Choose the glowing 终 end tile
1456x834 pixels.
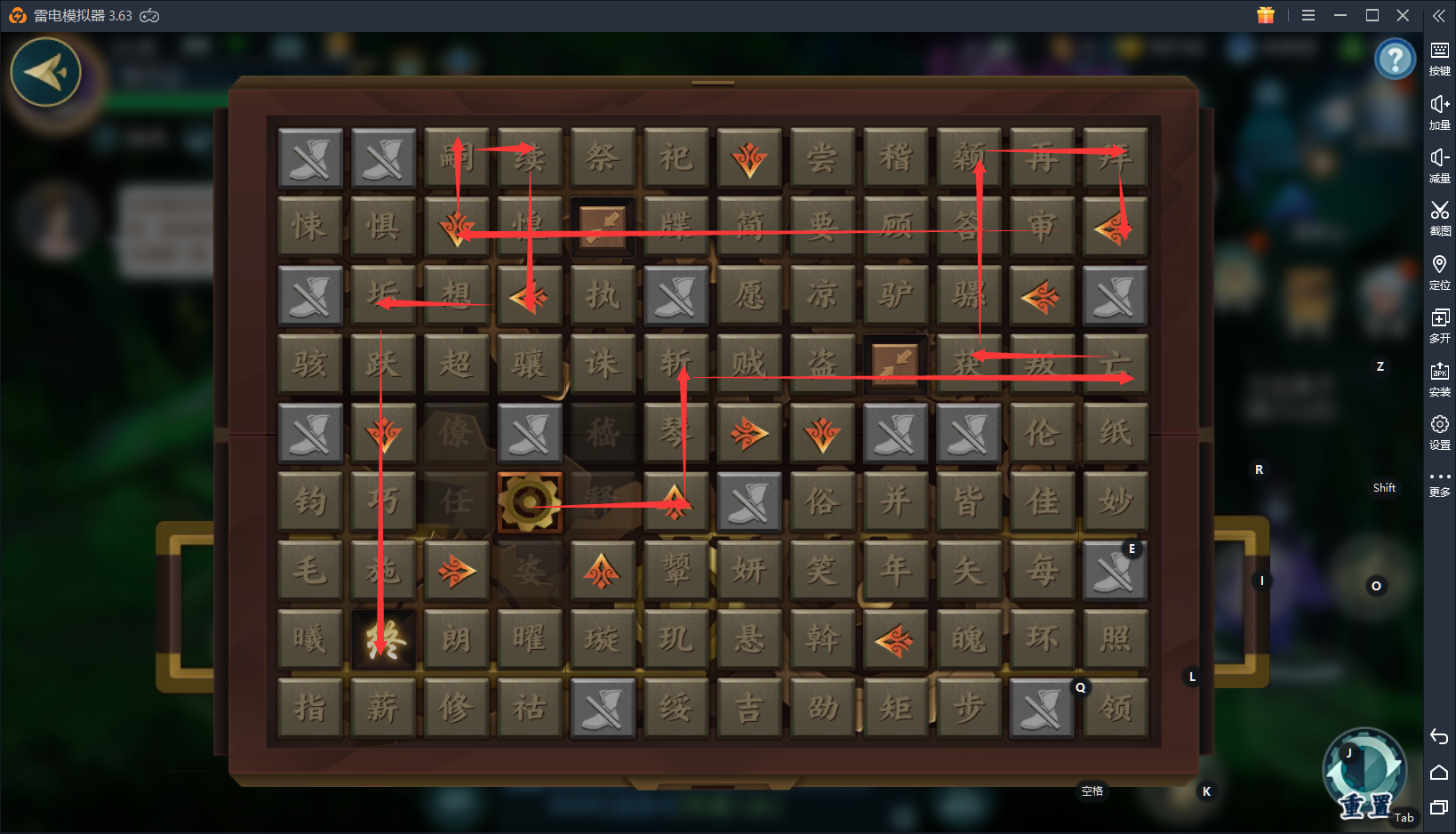pos(383,639)
